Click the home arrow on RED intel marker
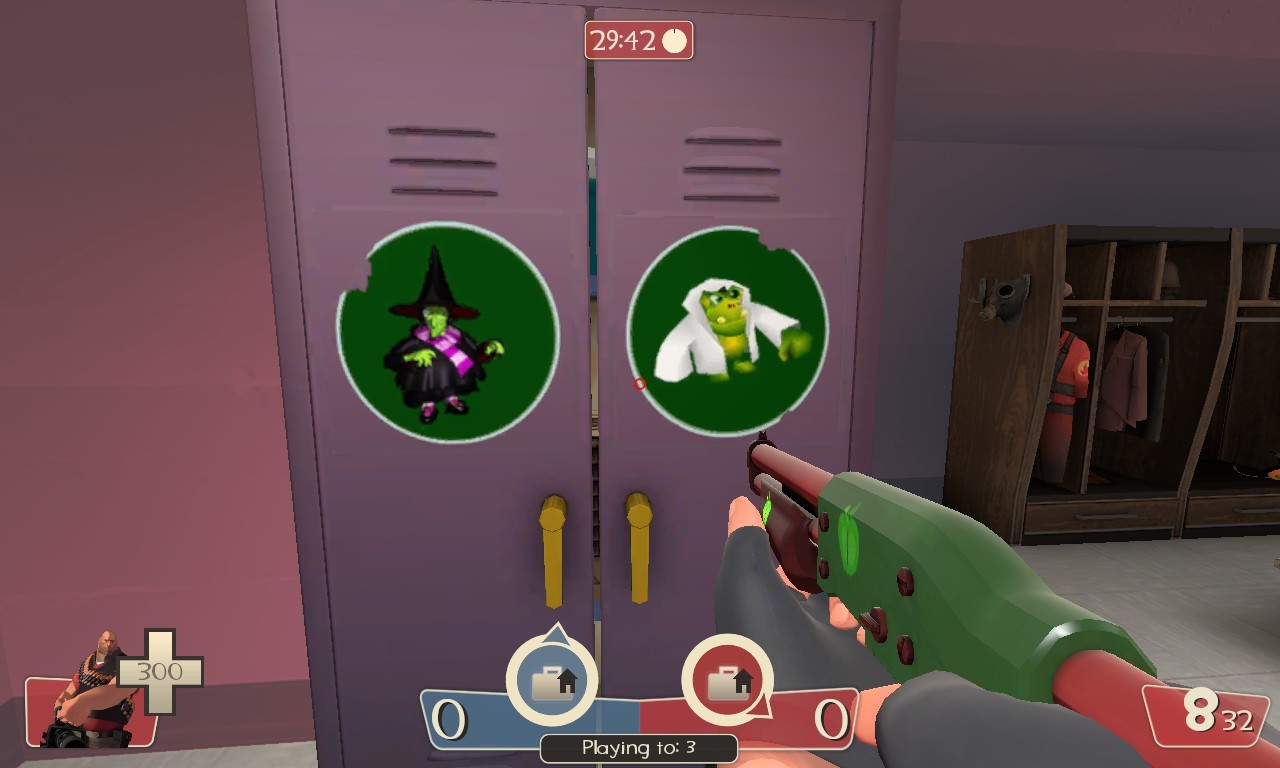This screenshot has width=1280, height=768. (x=744, y=680)
